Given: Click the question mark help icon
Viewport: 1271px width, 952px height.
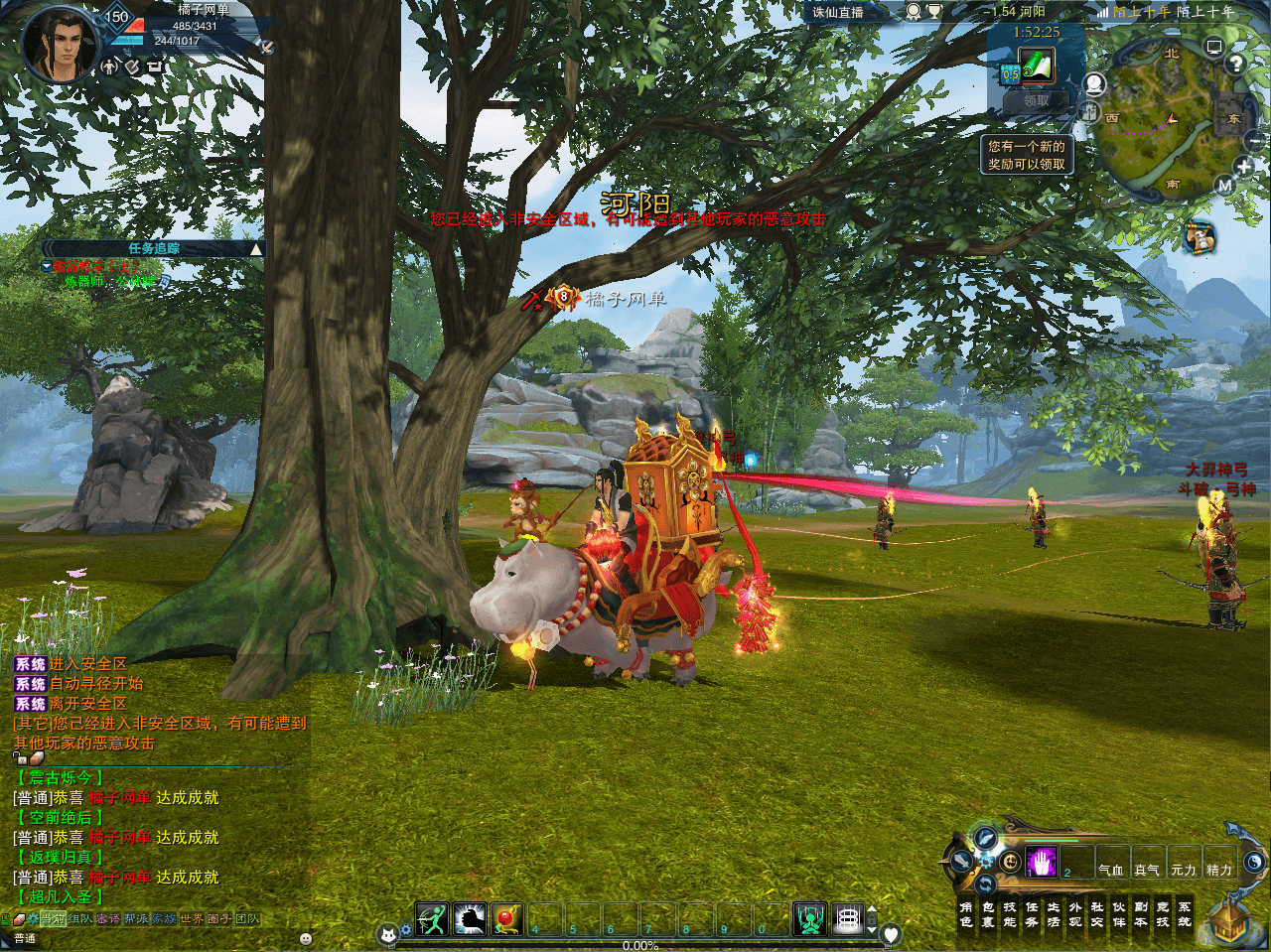Looking at the screenshot, I should 1235,64.
